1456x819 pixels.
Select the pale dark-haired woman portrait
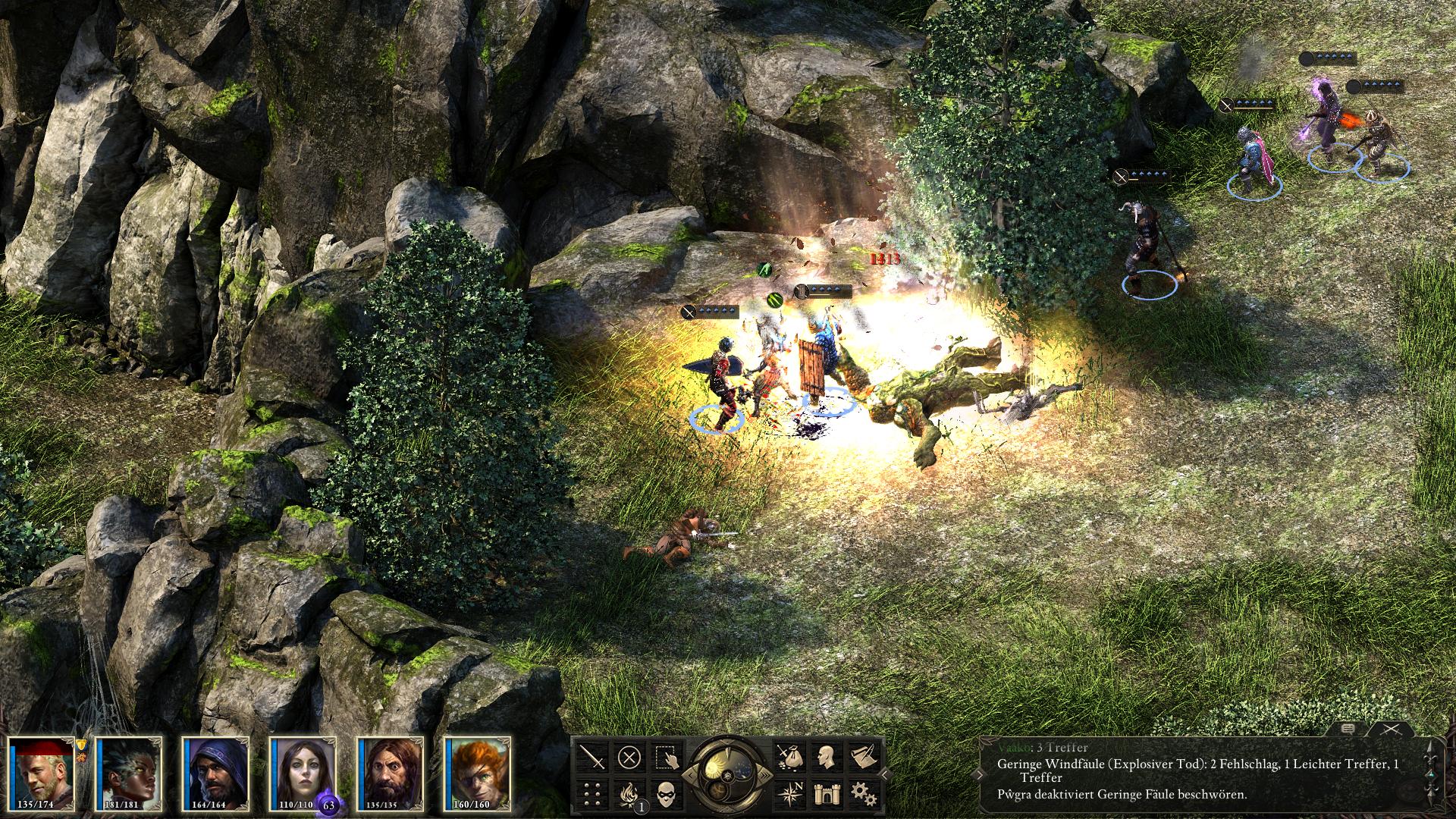tap(303, 773)
